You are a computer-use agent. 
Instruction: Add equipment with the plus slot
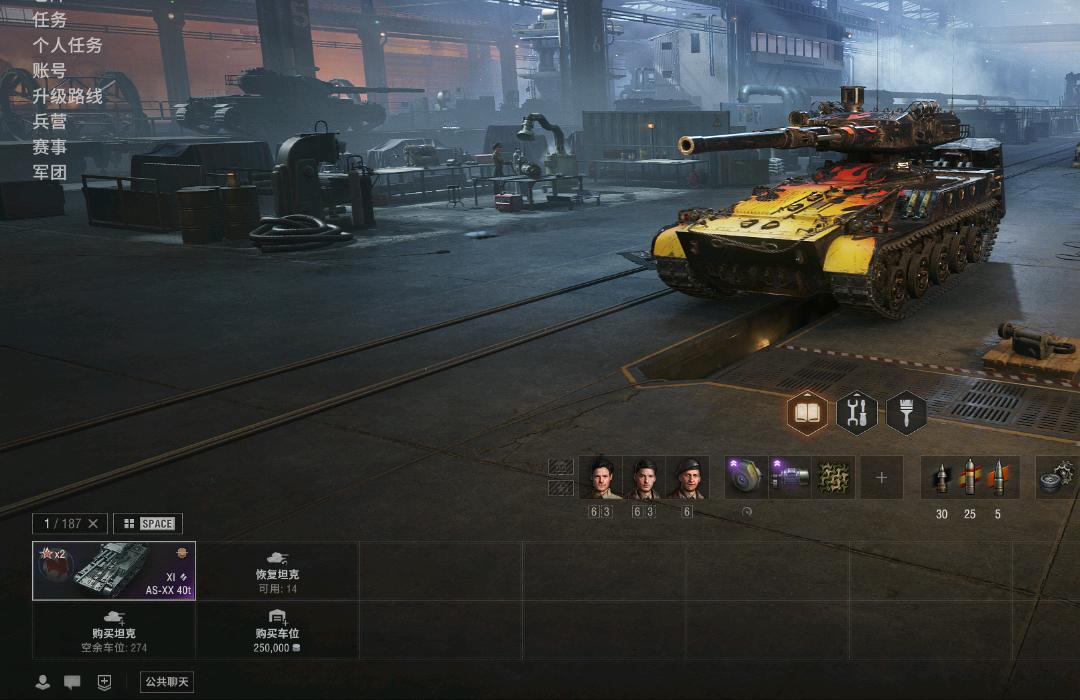click(881, 478)
